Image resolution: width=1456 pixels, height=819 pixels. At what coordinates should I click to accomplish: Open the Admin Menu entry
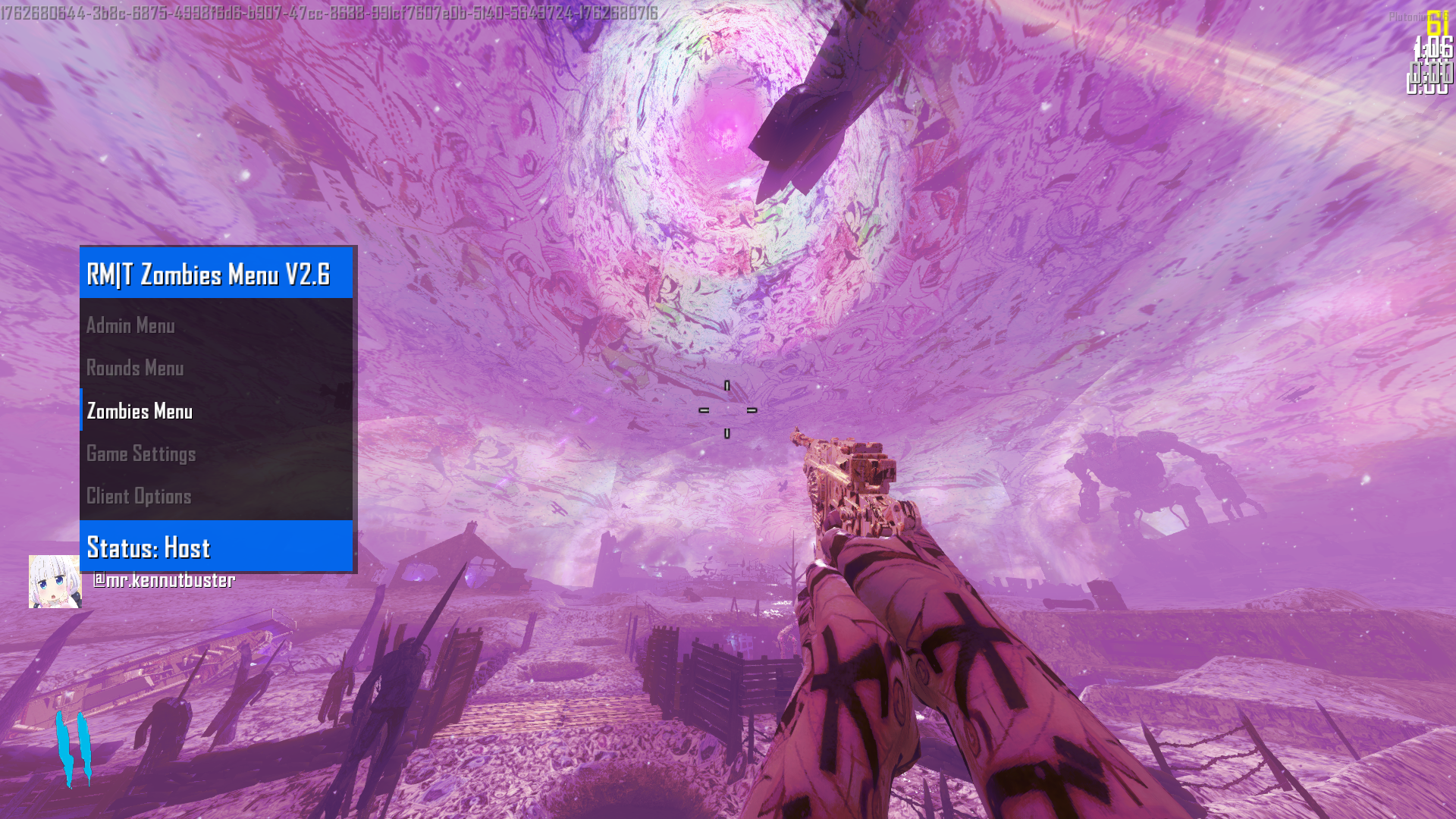pyautogui.click(x=131, y=326)
